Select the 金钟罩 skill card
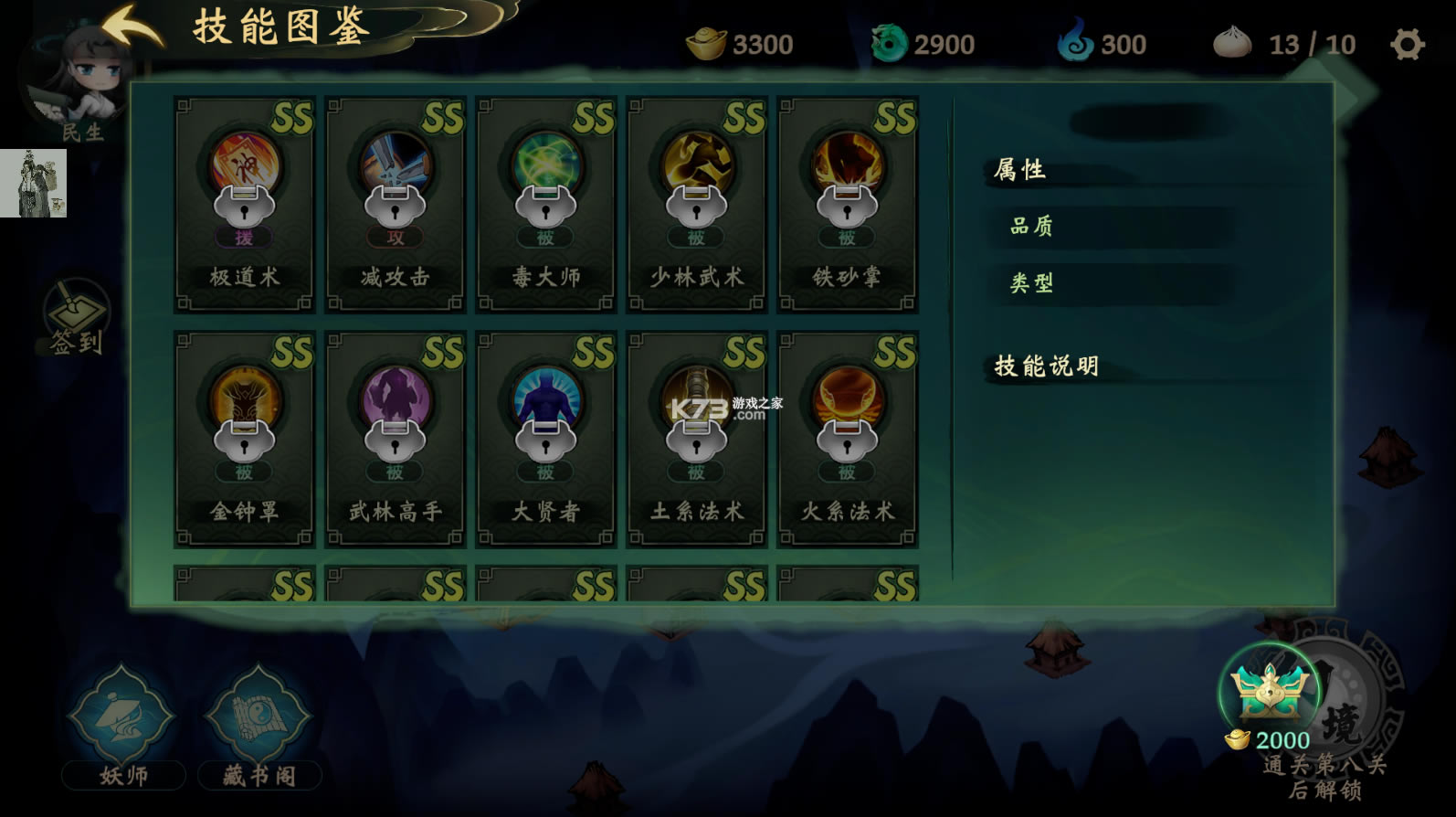1456x817 pixels. tap(244, 440)
